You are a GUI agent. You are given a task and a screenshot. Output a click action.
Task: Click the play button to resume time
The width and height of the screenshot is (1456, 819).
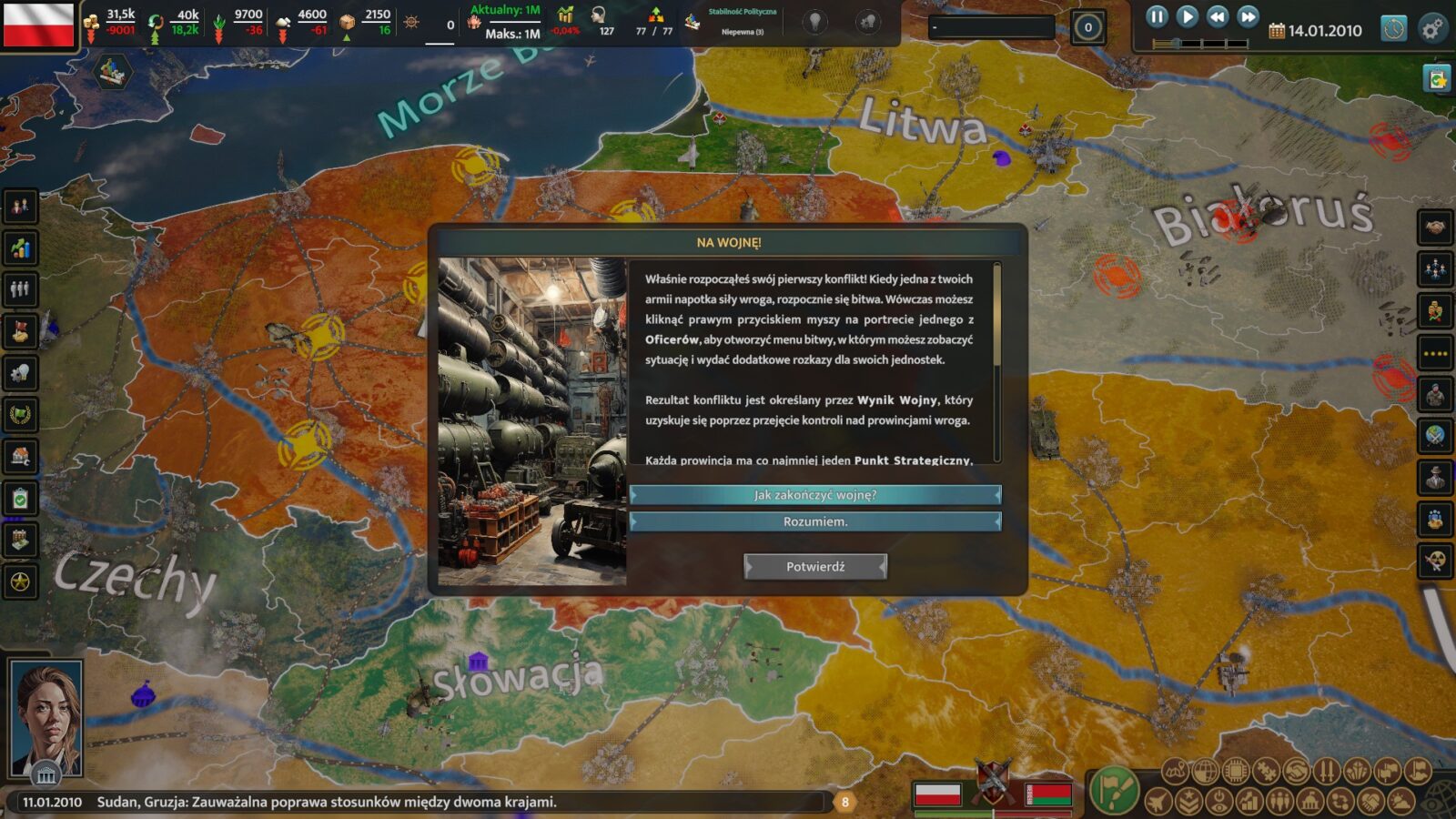point(1187,16)
